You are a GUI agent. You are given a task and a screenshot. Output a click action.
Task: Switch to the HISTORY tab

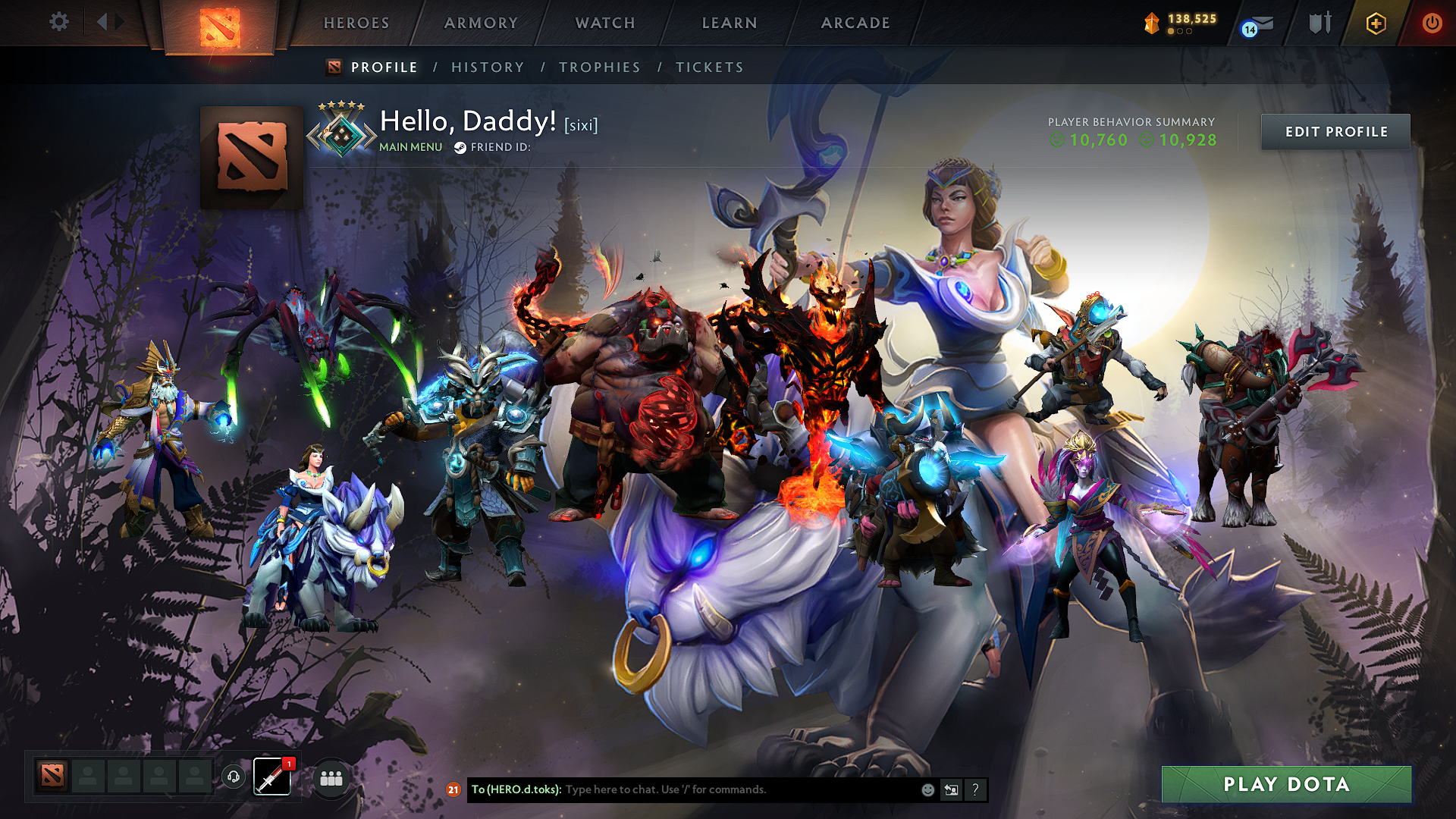point(488,67)
